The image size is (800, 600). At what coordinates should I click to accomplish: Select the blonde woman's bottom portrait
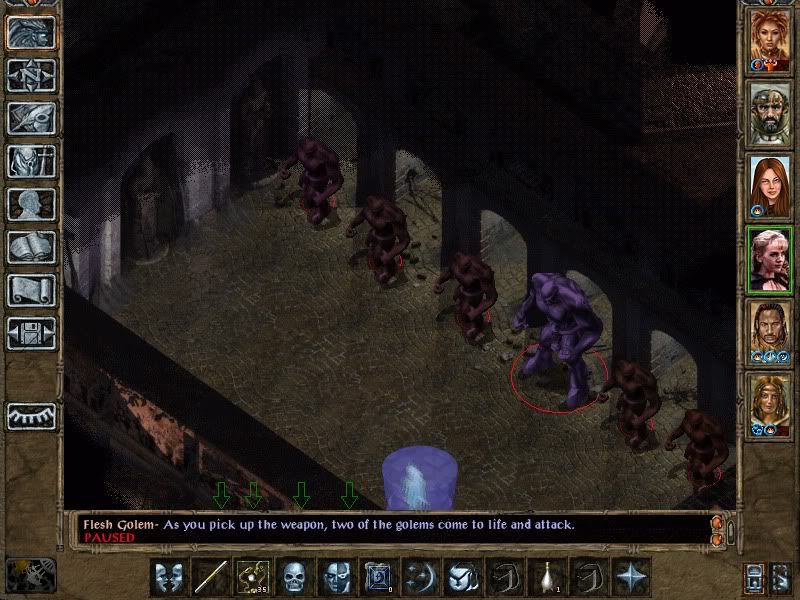771,404
